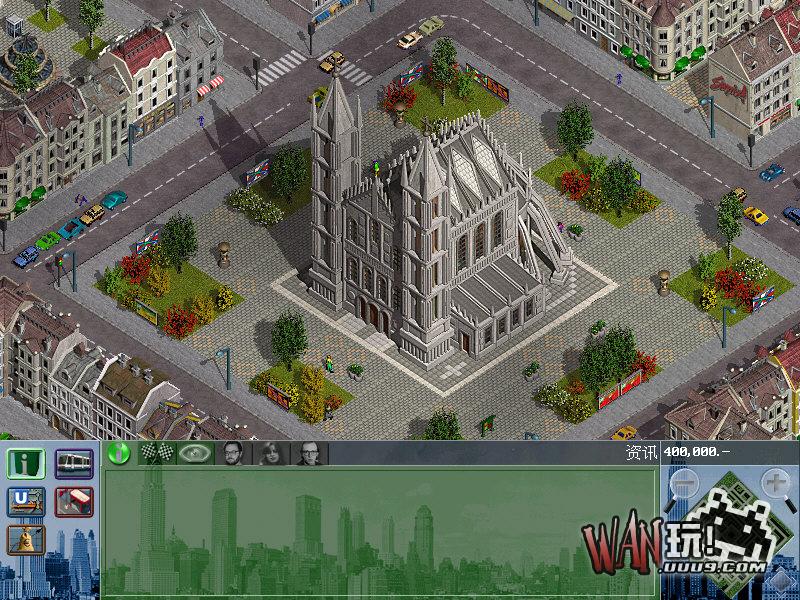
Task: Select the eye overview tab
Action: [194, 453]
